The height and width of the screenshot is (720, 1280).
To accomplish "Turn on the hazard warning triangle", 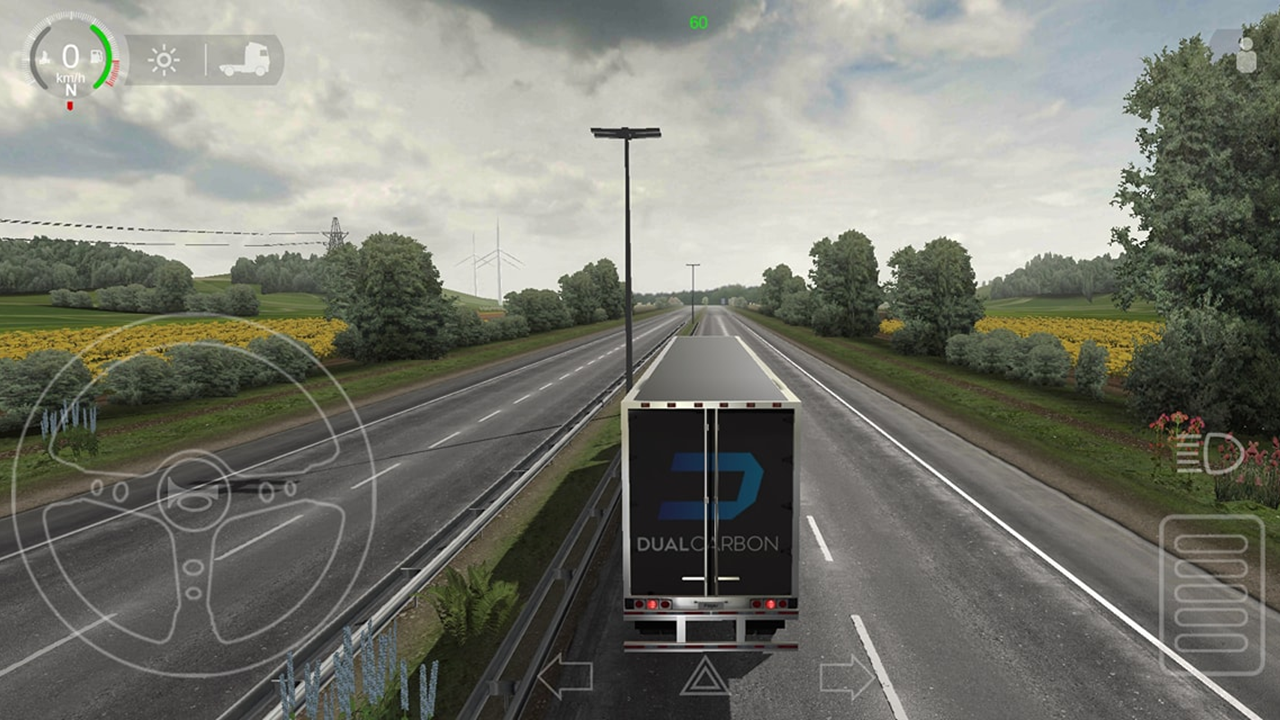I will tap(705, 677).
